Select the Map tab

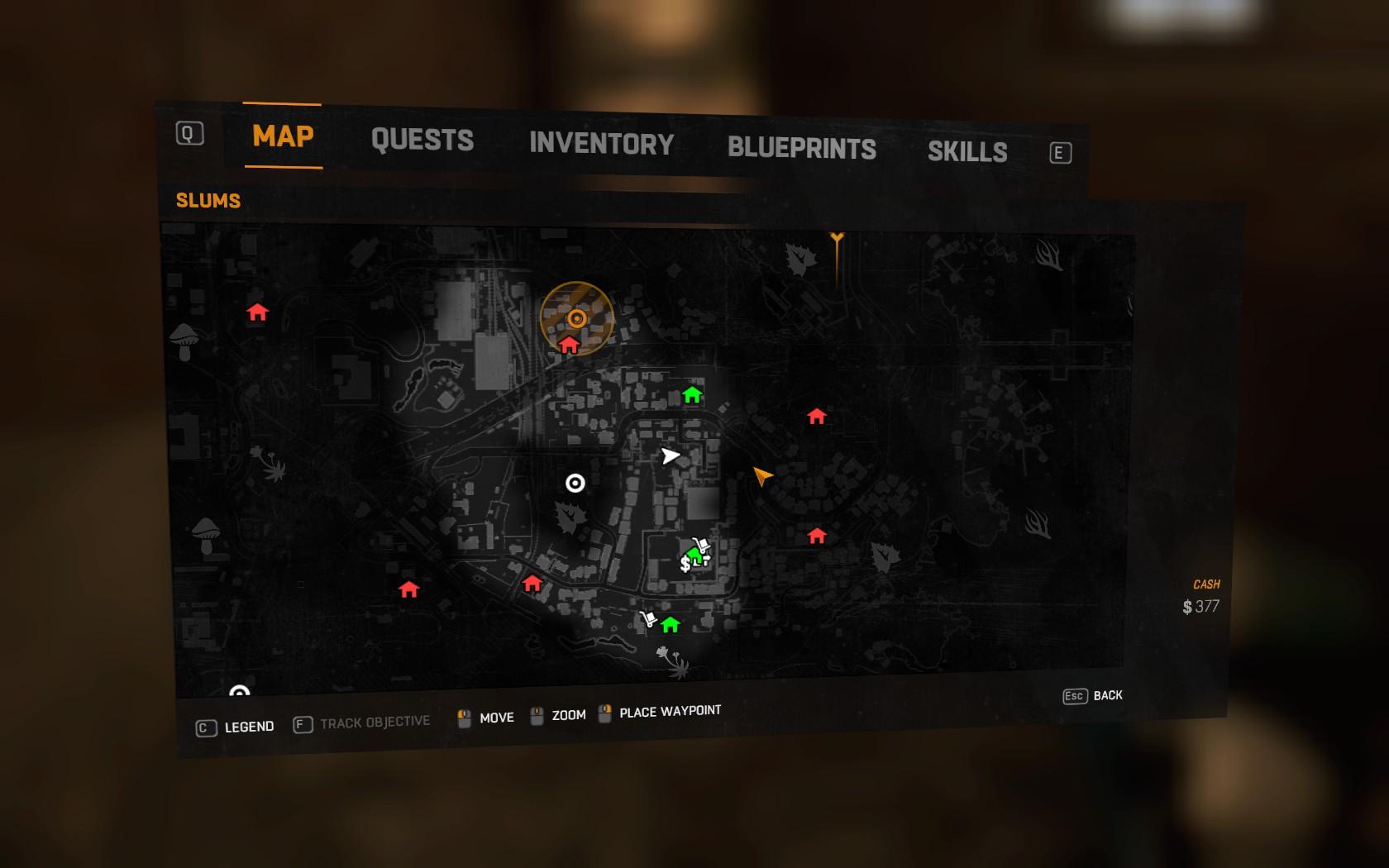283,136
